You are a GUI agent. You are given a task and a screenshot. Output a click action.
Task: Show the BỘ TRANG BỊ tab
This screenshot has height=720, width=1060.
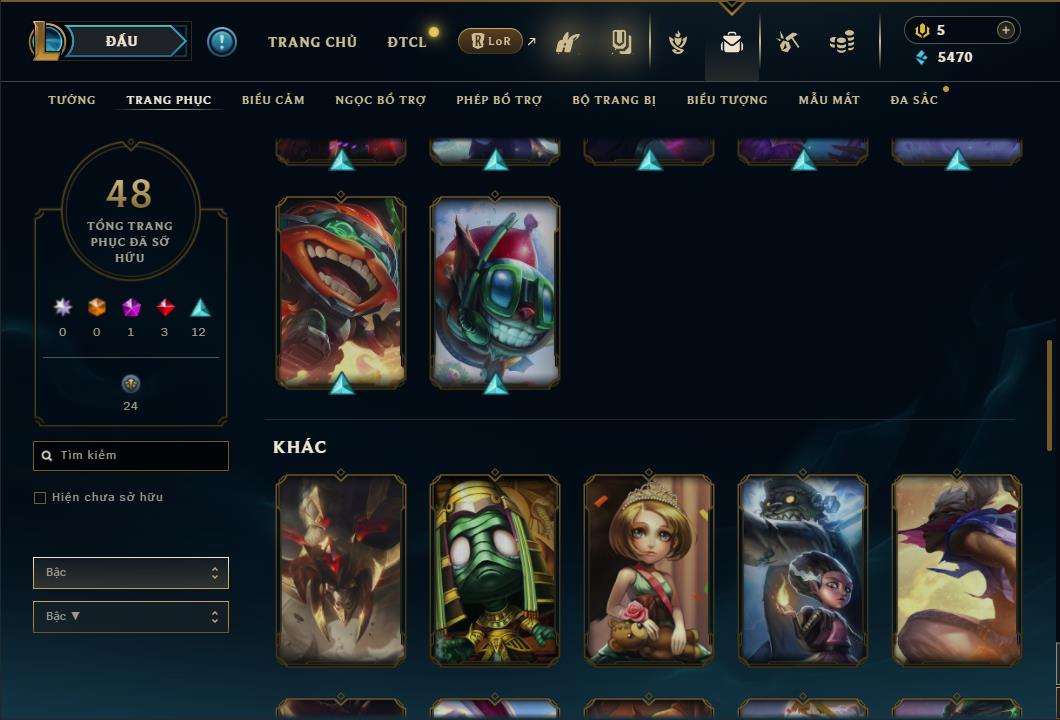tap(614, 100)
